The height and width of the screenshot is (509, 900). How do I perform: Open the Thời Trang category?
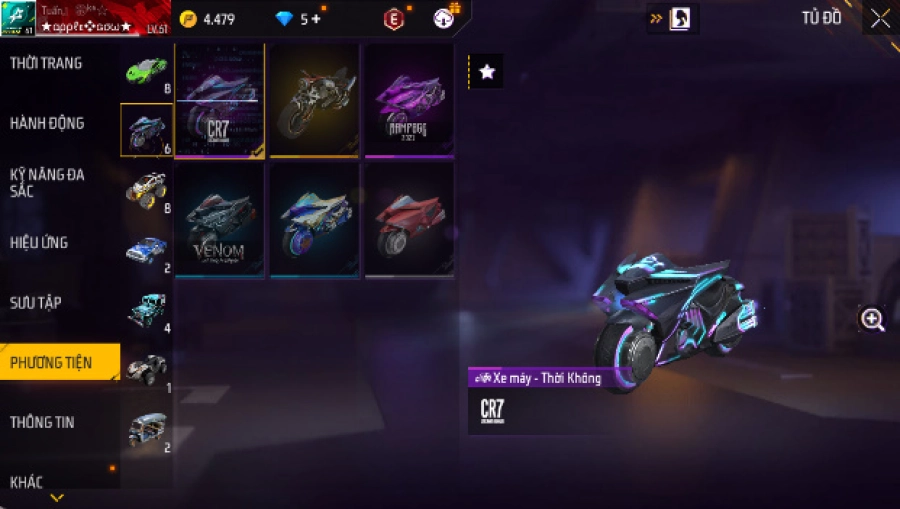click(x=47, y=64)
